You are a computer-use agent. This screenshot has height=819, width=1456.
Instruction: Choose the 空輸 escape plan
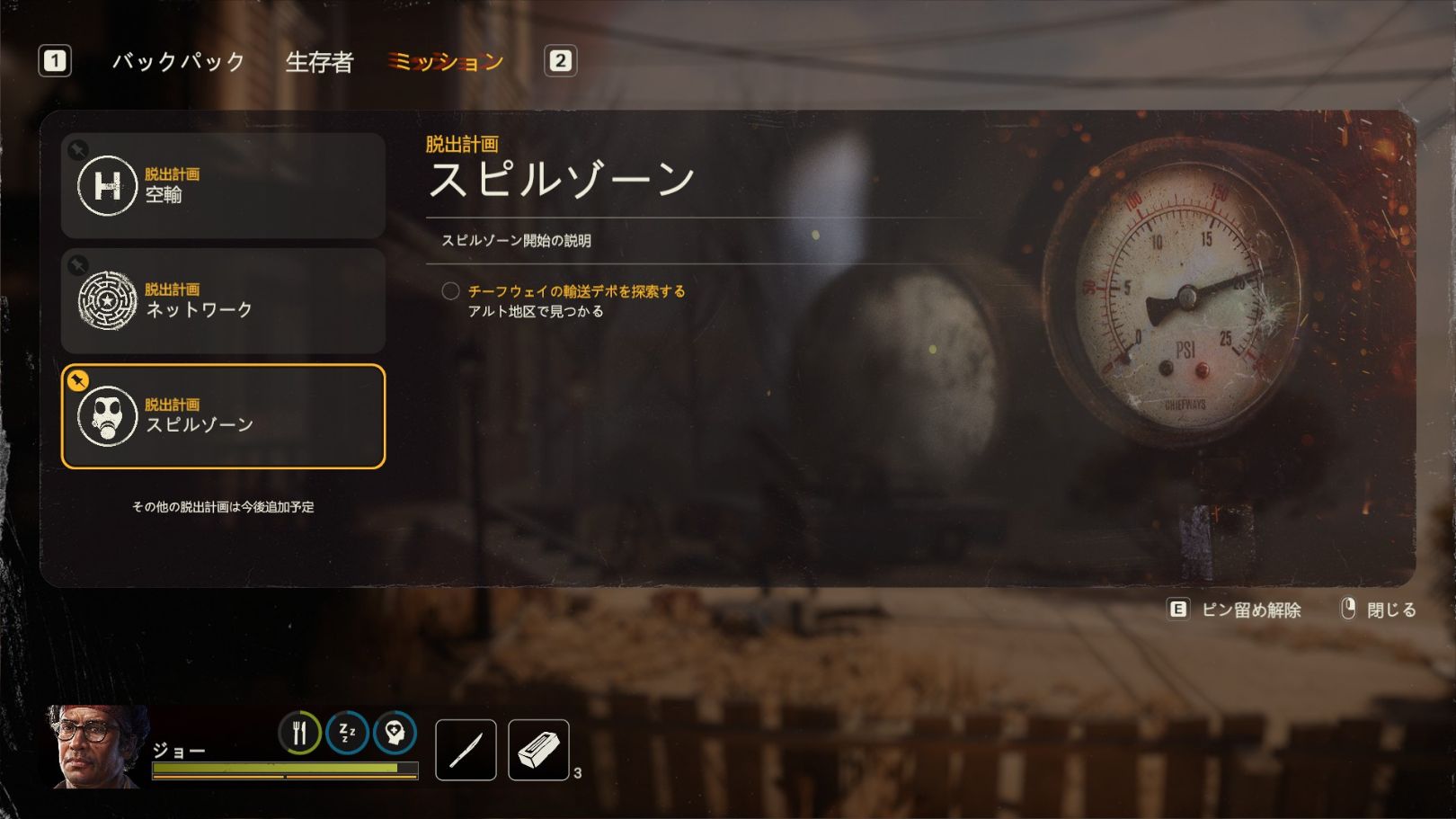[x=223, y=185]
